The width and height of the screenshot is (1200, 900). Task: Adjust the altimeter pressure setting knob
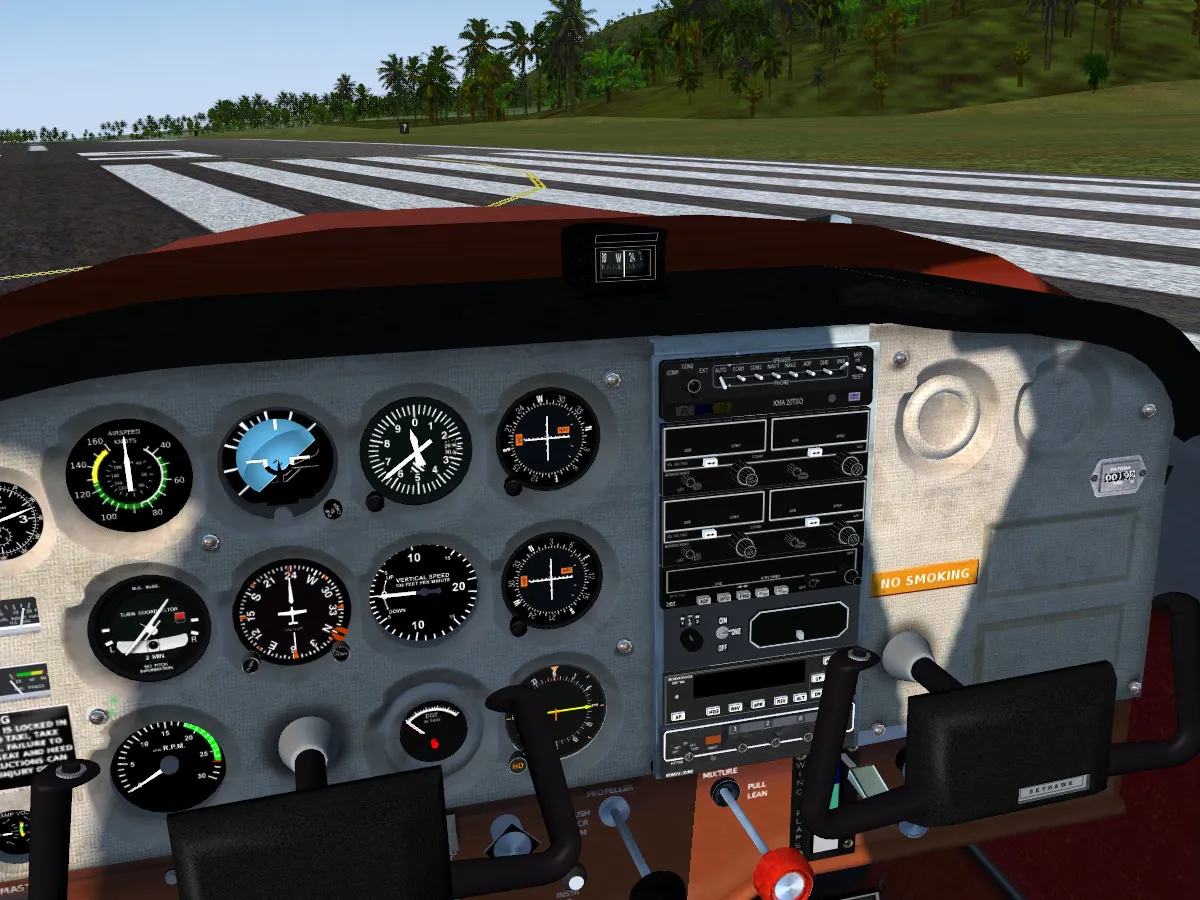tap(376, 501)
